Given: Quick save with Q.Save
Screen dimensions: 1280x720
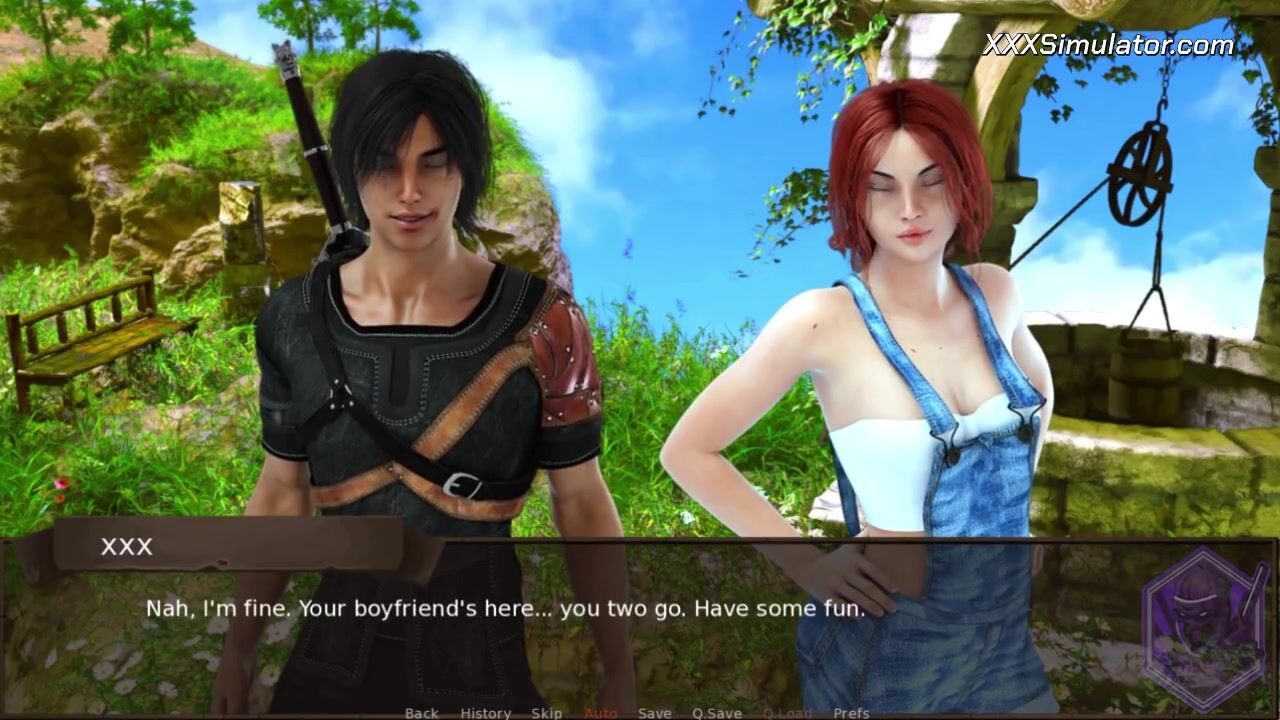Looking at the screenshot, I should click(x=717, y=713).
